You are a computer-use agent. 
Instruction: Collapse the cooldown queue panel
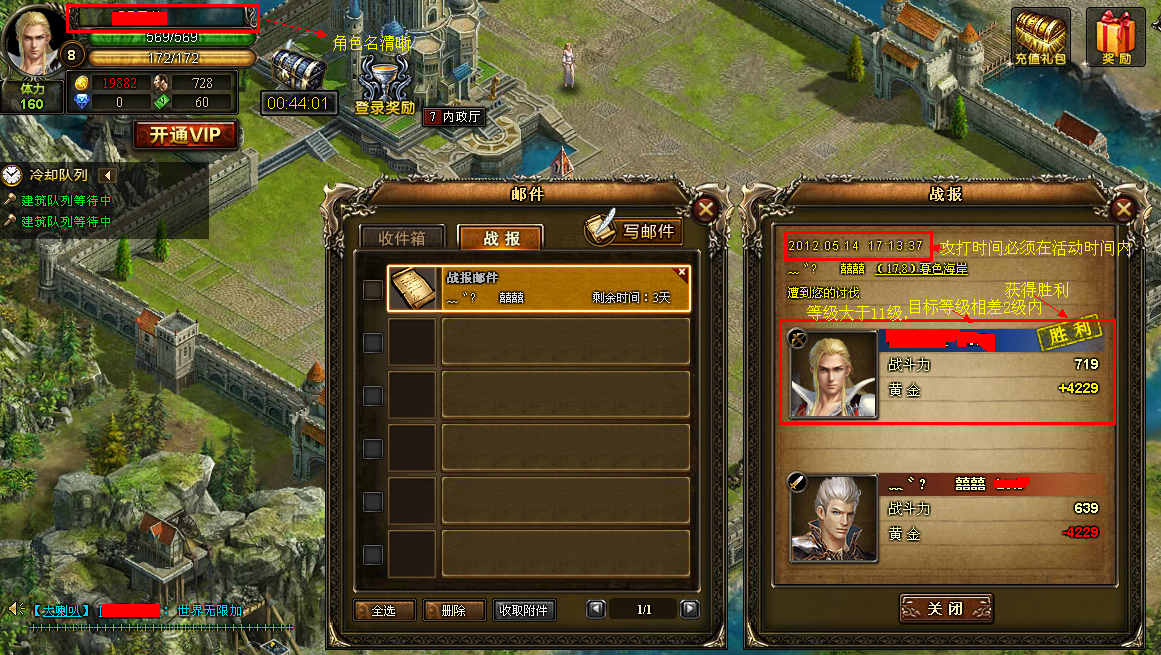click(109, 176)
